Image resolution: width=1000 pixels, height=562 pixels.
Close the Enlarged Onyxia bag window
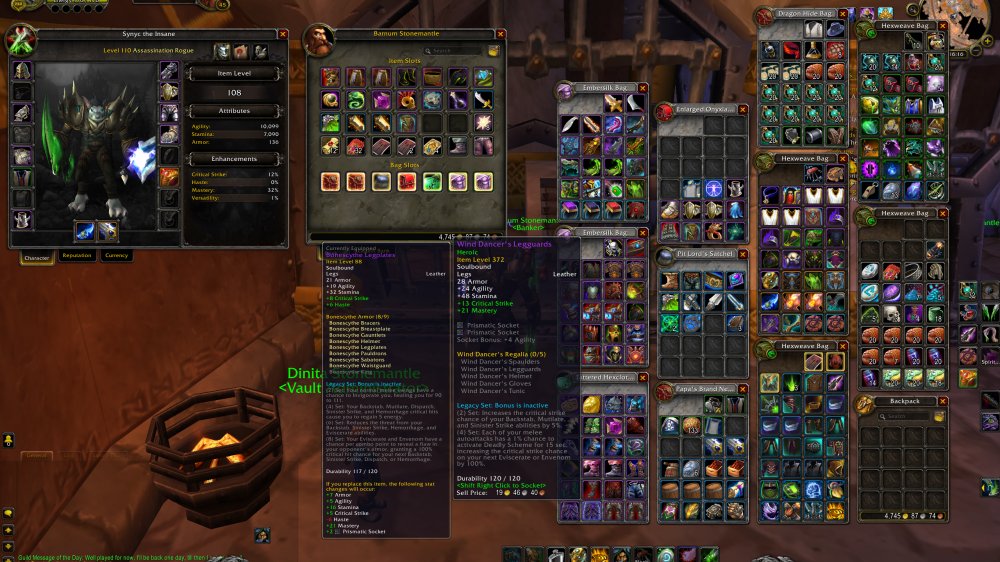coord(742,108)
